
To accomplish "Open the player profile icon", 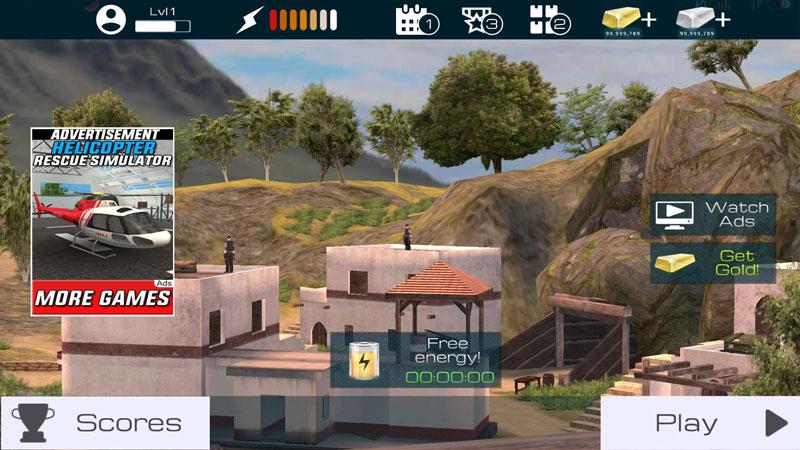I will 112,19.
